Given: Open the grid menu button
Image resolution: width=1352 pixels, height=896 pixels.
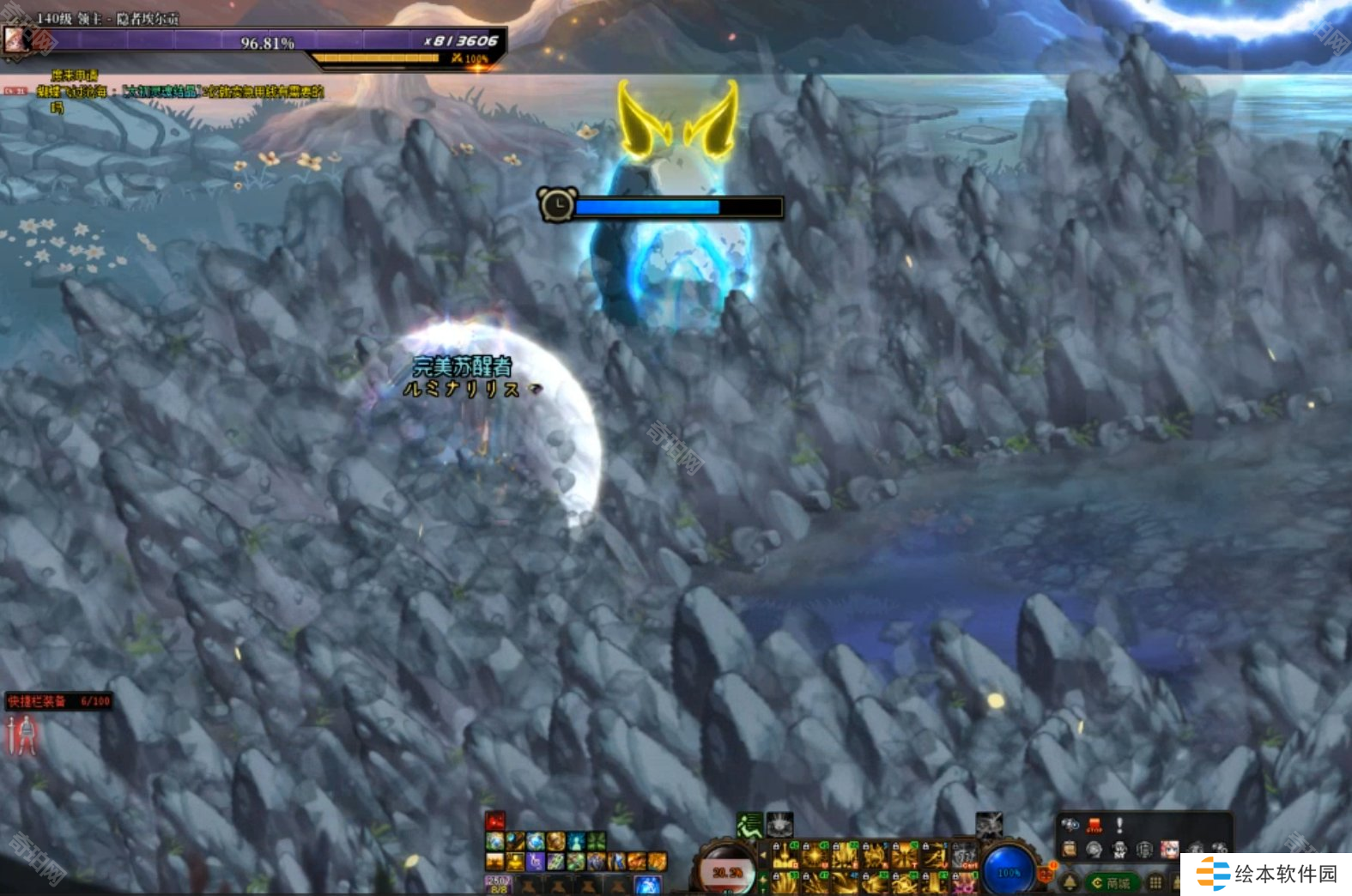Looking at the screenshot, I should [x=1155, y=882].
